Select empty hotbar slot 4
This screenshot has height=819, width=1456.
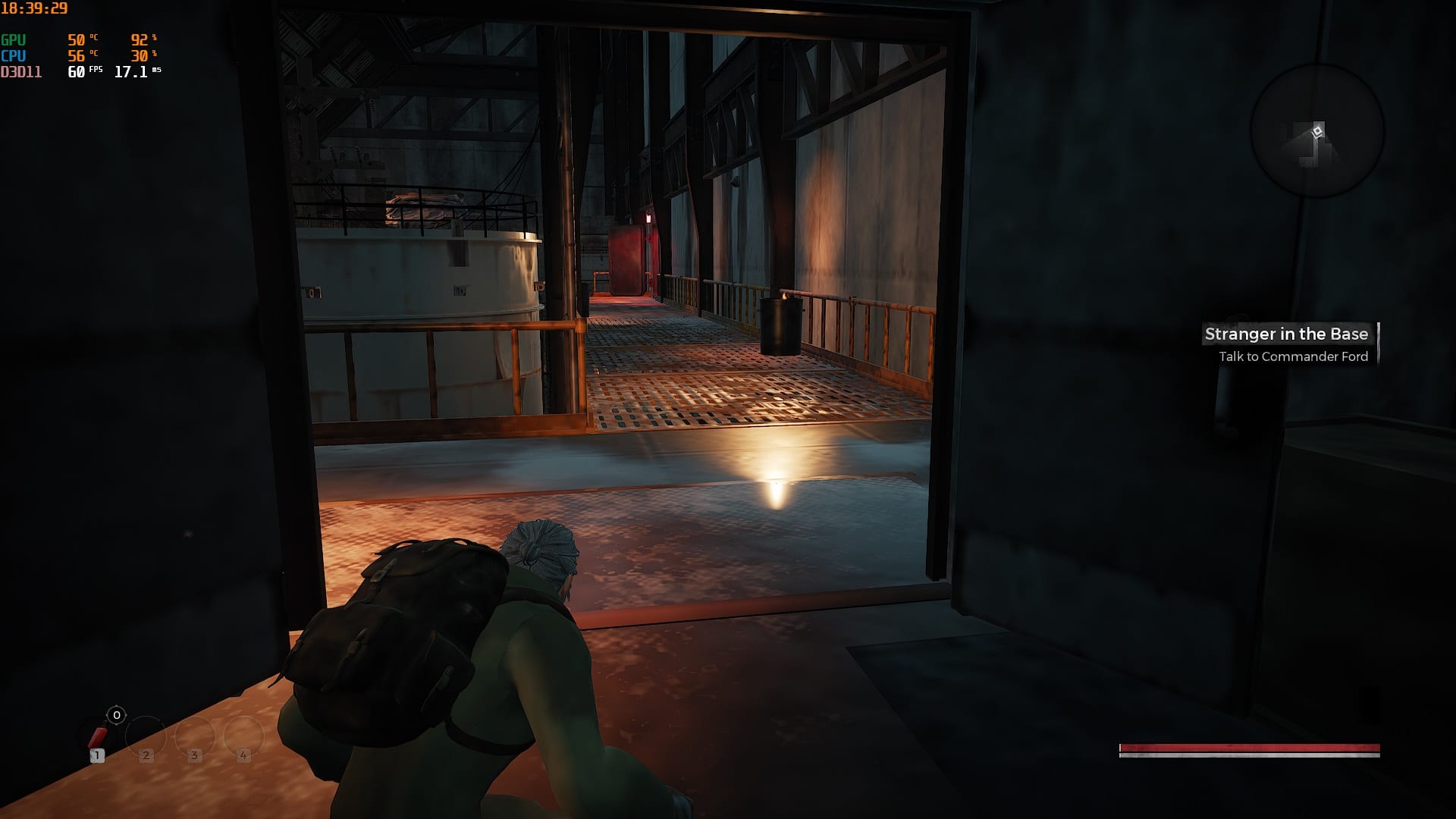point(243,736)
